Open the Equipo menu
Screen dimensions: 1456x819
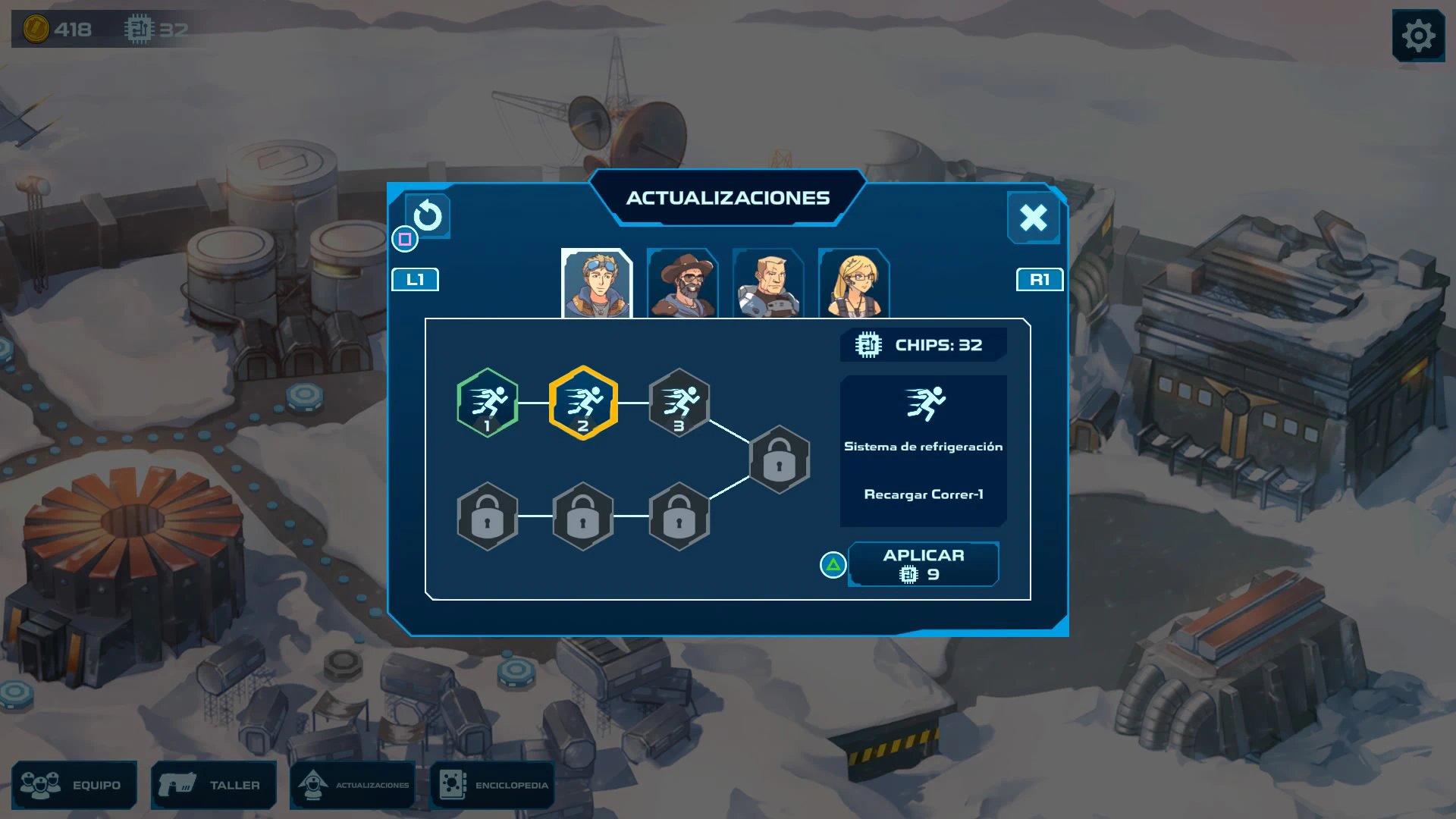tap(74, 785)
